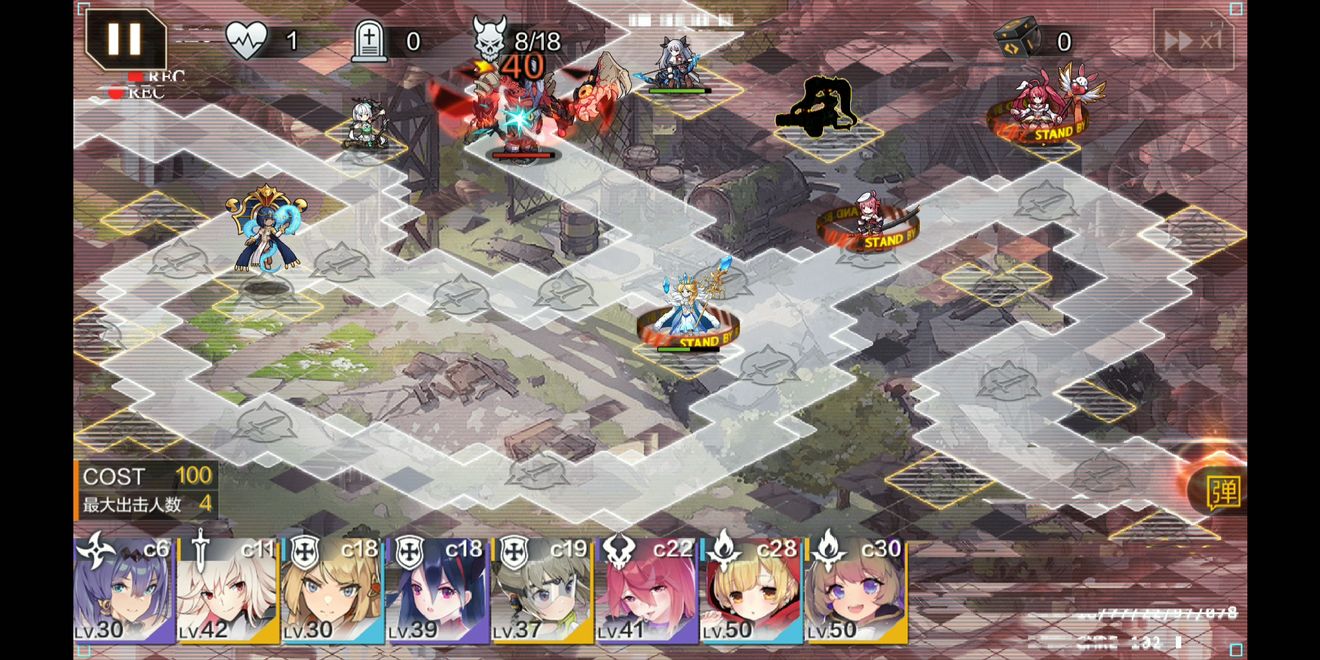Pick the blonde c28 caster unit card

click(750, 592)
